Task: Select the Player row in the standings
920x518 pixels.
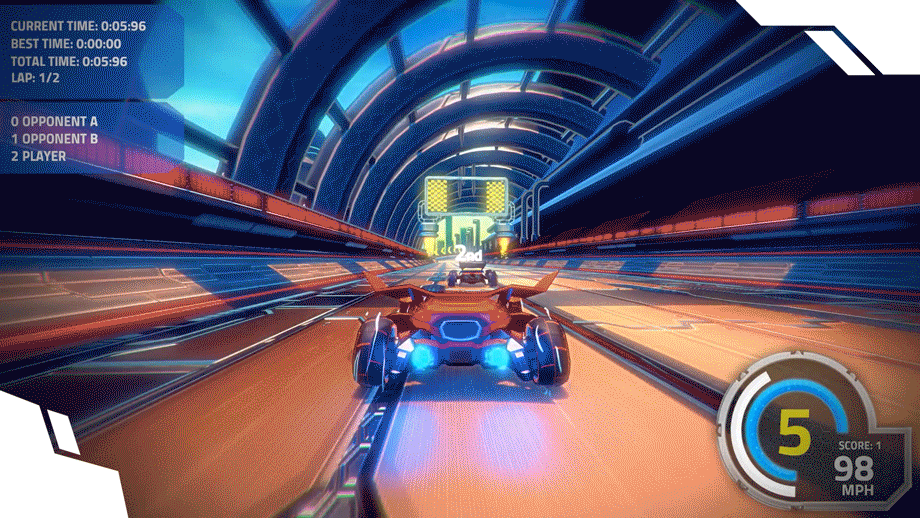Action: point(40,156)
